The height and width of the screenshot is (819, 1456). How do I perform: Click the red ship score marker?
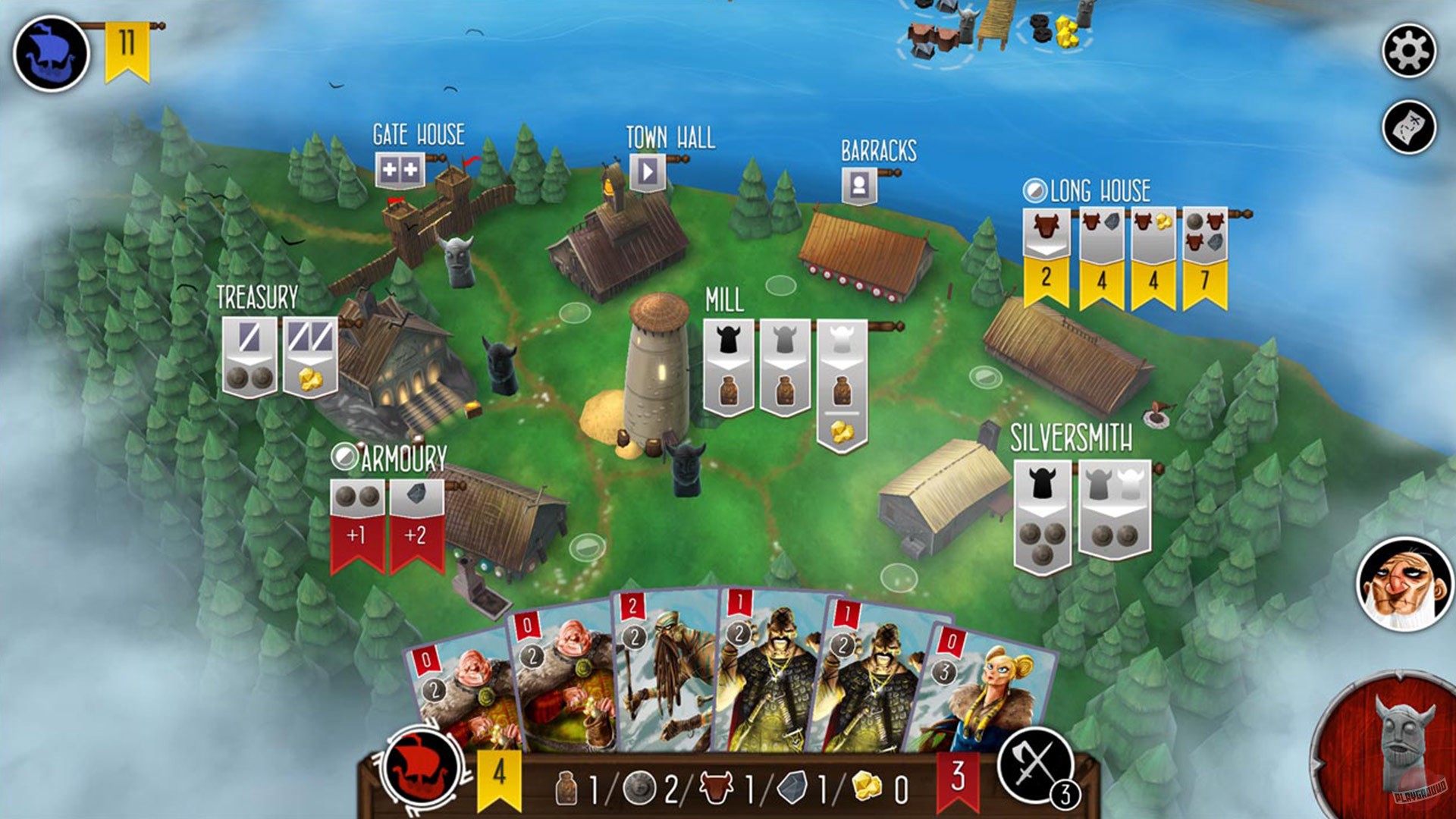[422, 770]
